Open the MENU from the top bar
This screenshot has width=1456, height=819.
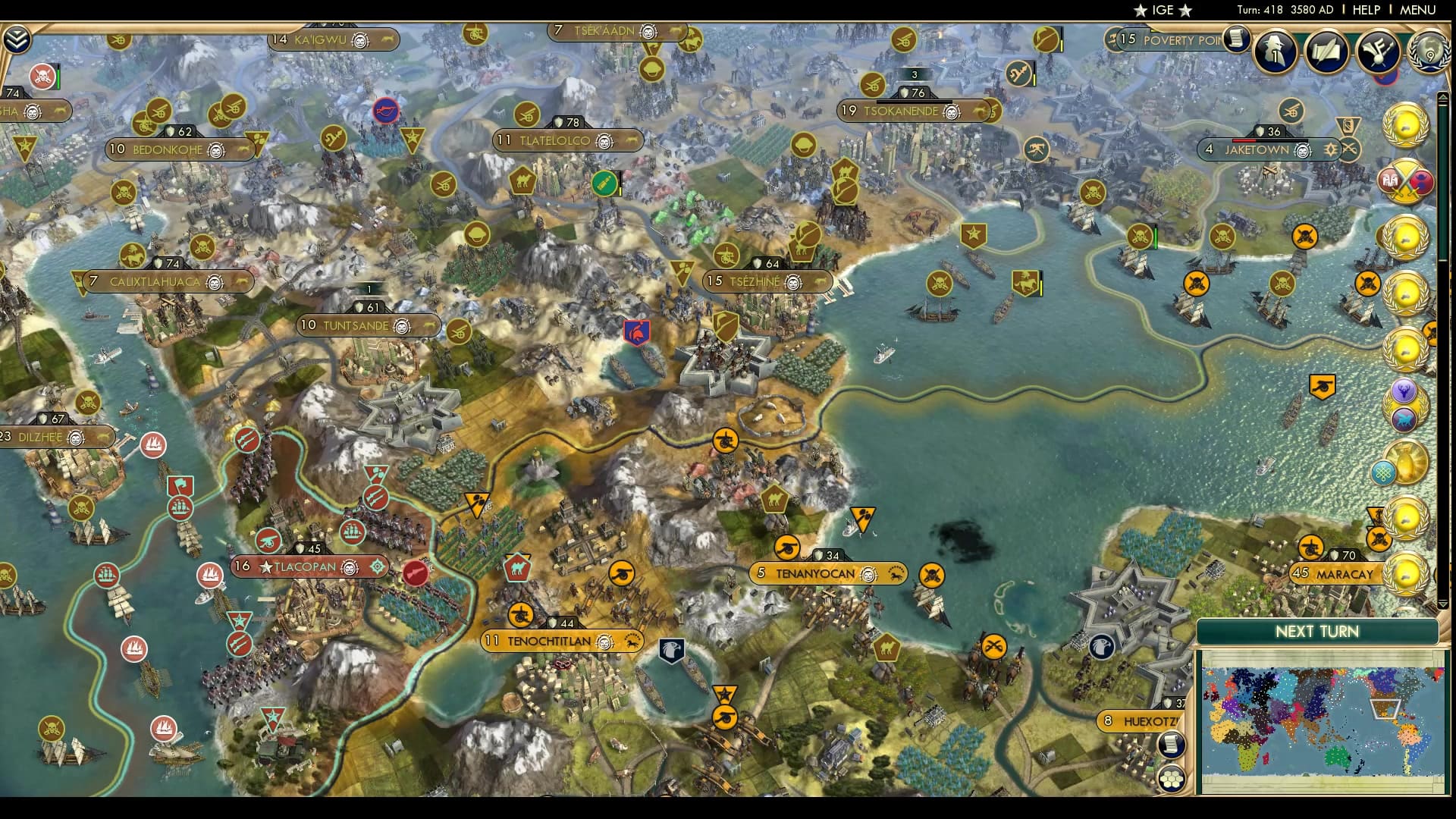1417,10
